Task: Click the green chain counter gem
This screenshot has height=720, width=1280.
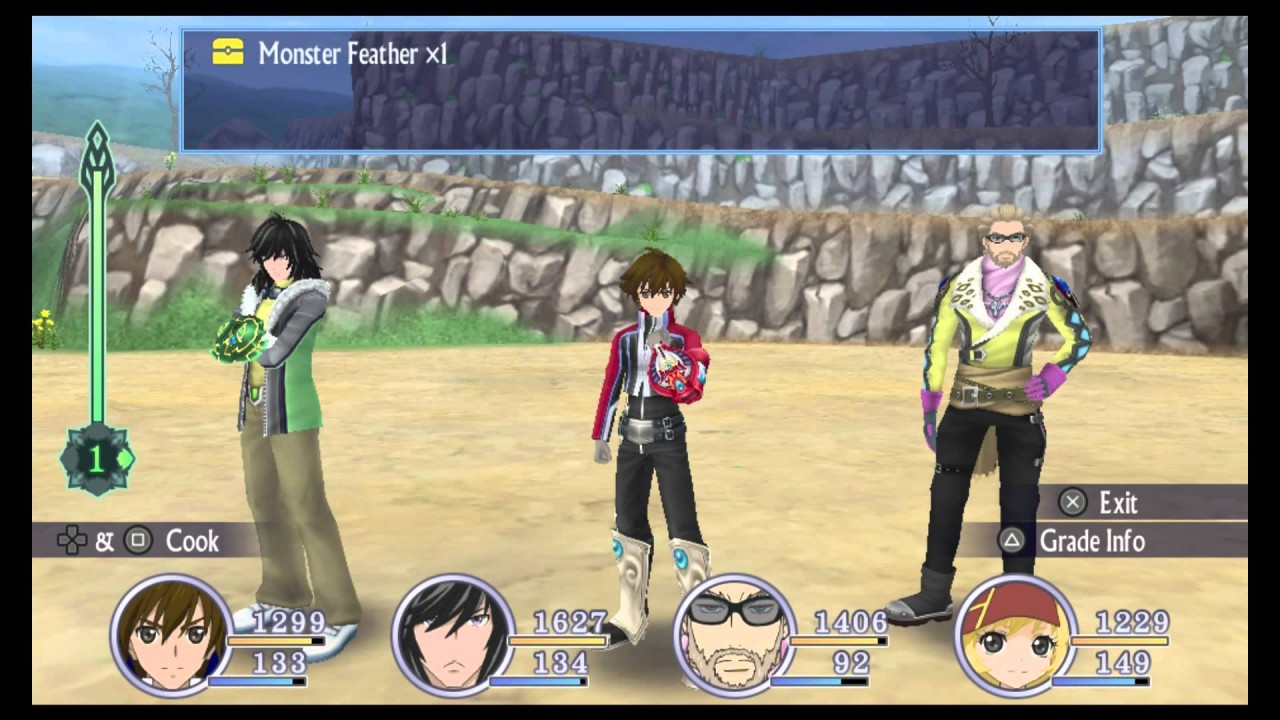Action: click(x=97, y=459)
